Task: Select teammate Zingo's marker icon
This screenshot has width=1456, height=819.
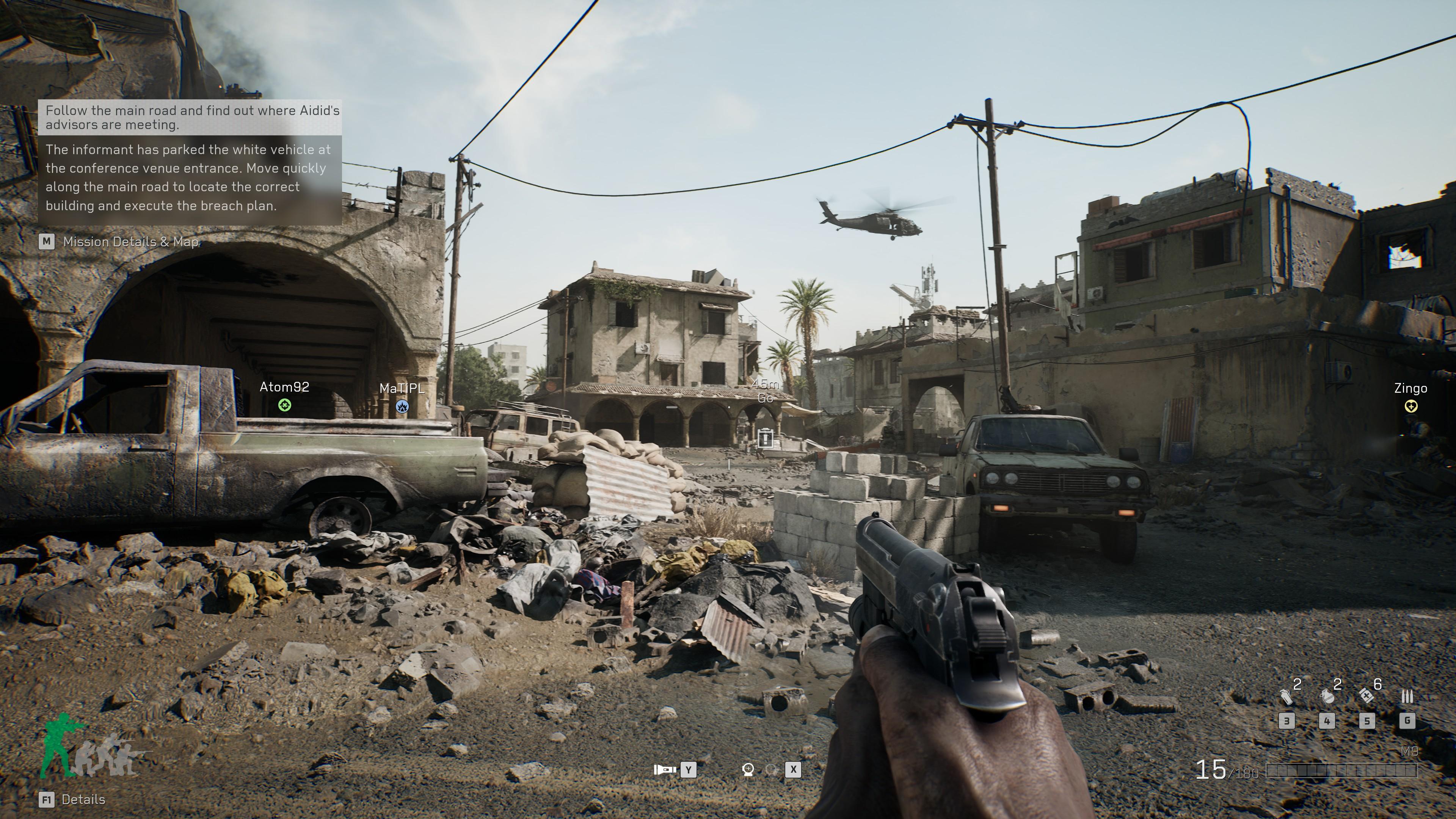Action: click(x=1411, y=406)
